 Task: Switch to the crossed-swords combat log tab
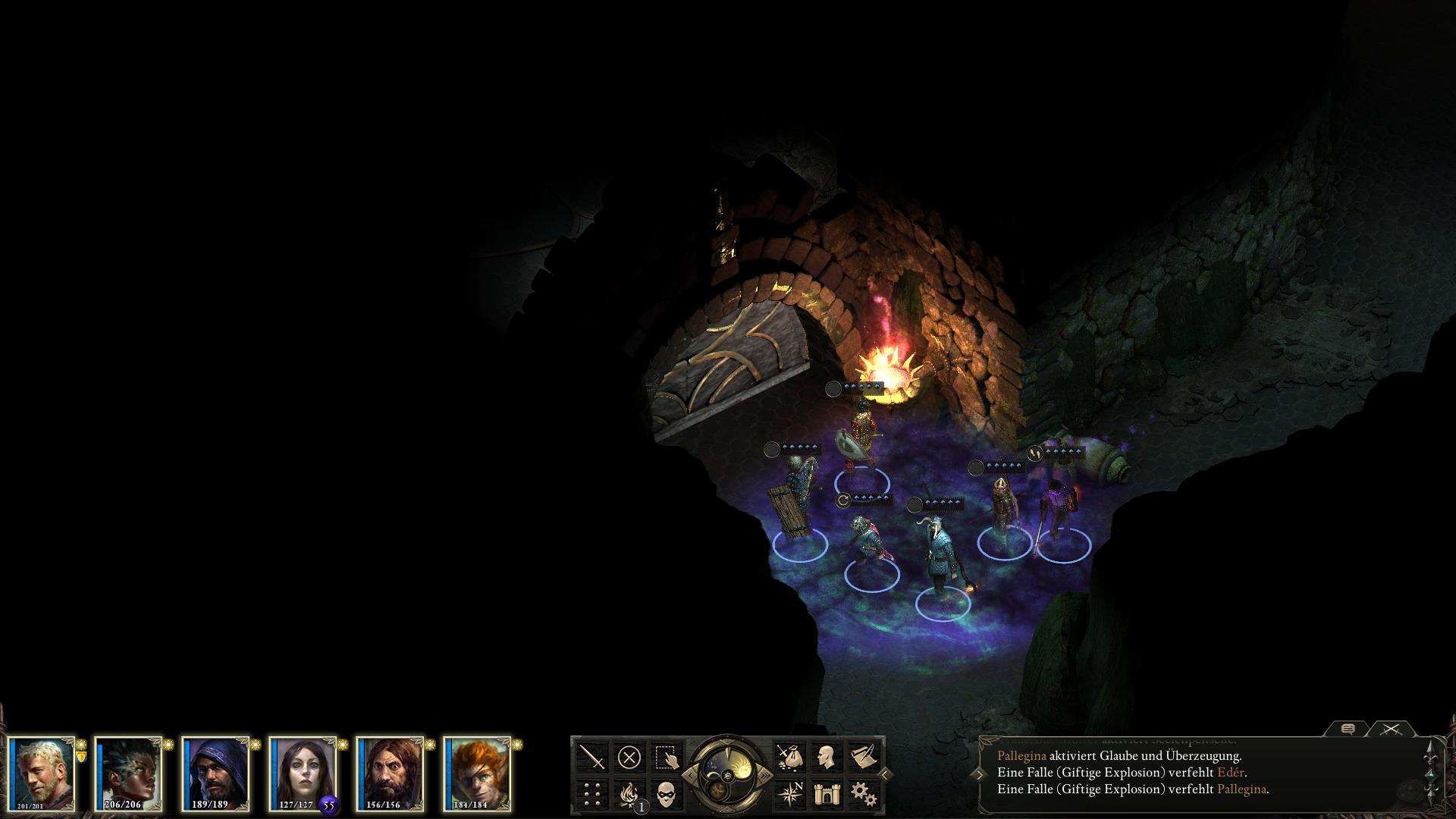[x=1390, y=730]
